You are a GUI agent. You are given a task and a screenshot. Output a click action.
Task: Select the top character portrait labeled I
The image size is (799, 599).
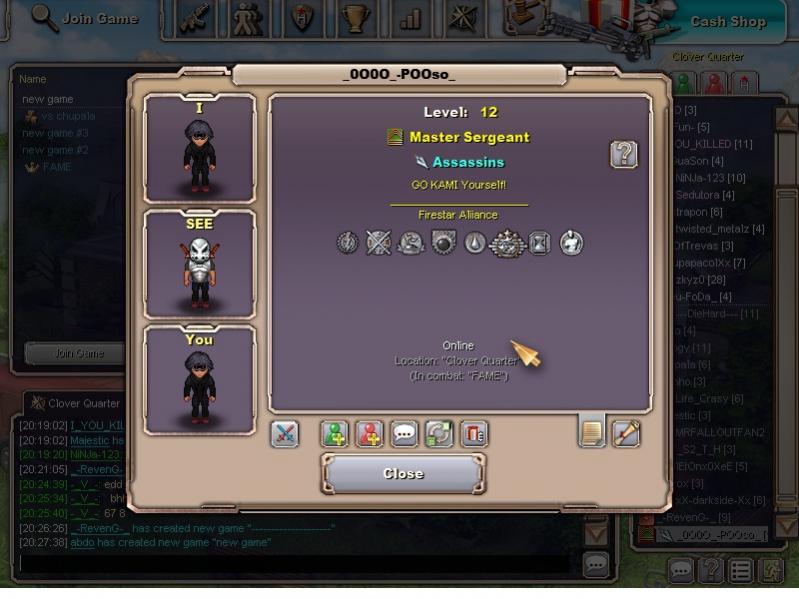[x=199, y=148]
